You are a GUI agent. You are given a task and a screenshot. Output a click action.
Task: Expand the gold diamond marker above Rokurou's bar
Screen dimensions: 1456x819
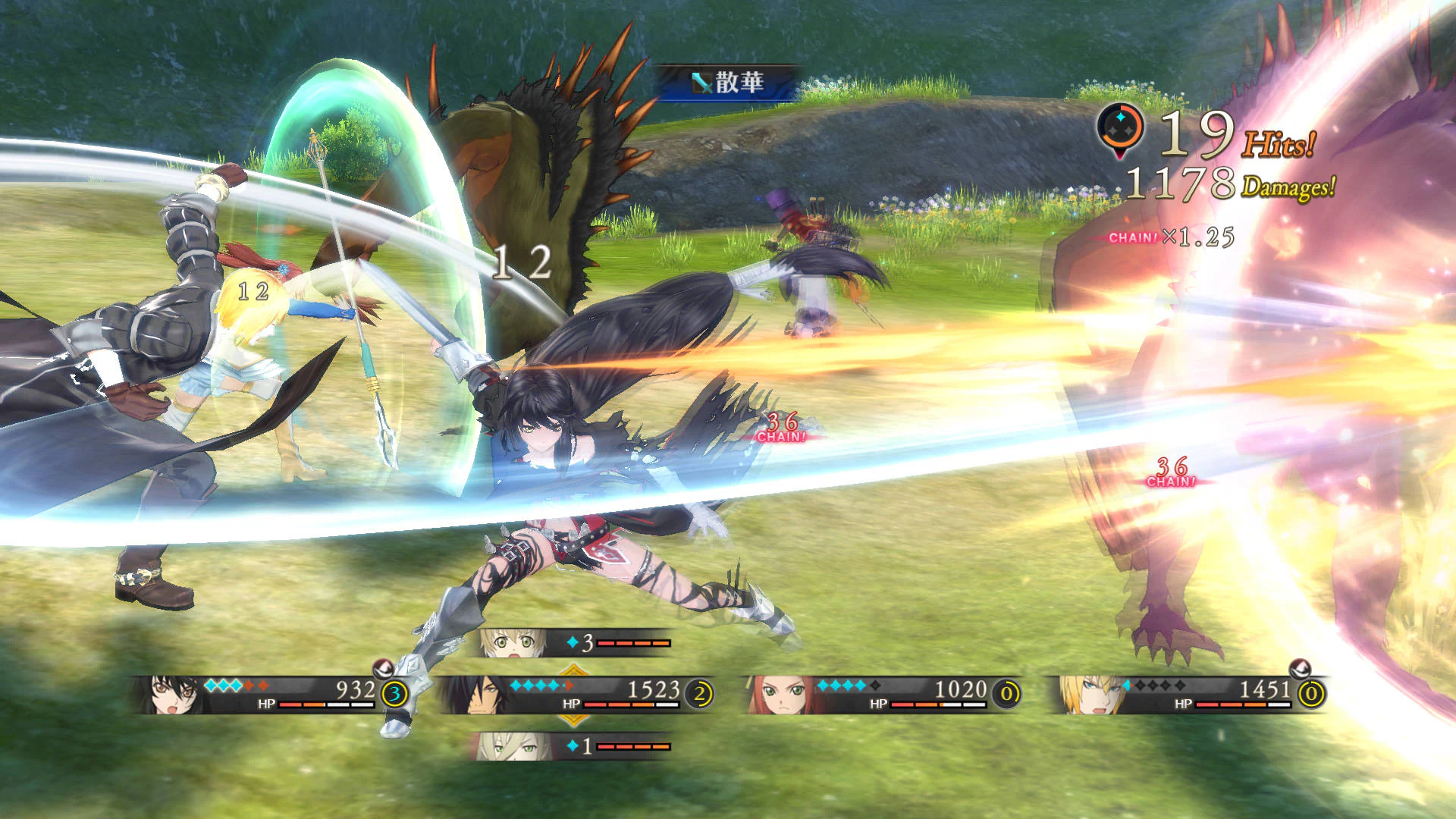coord(573,670)
